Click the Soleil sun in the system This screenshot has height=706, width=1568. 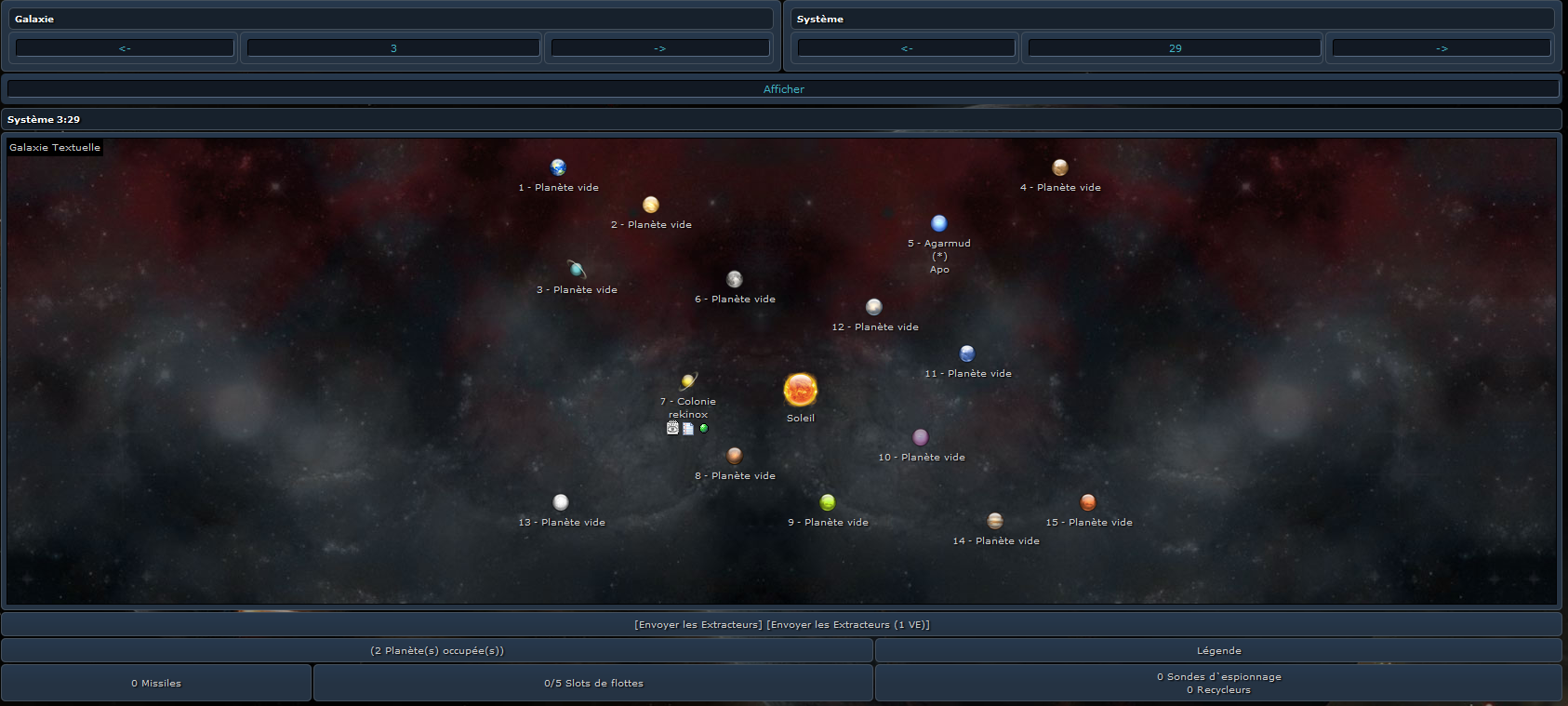(x=800, y=390)
